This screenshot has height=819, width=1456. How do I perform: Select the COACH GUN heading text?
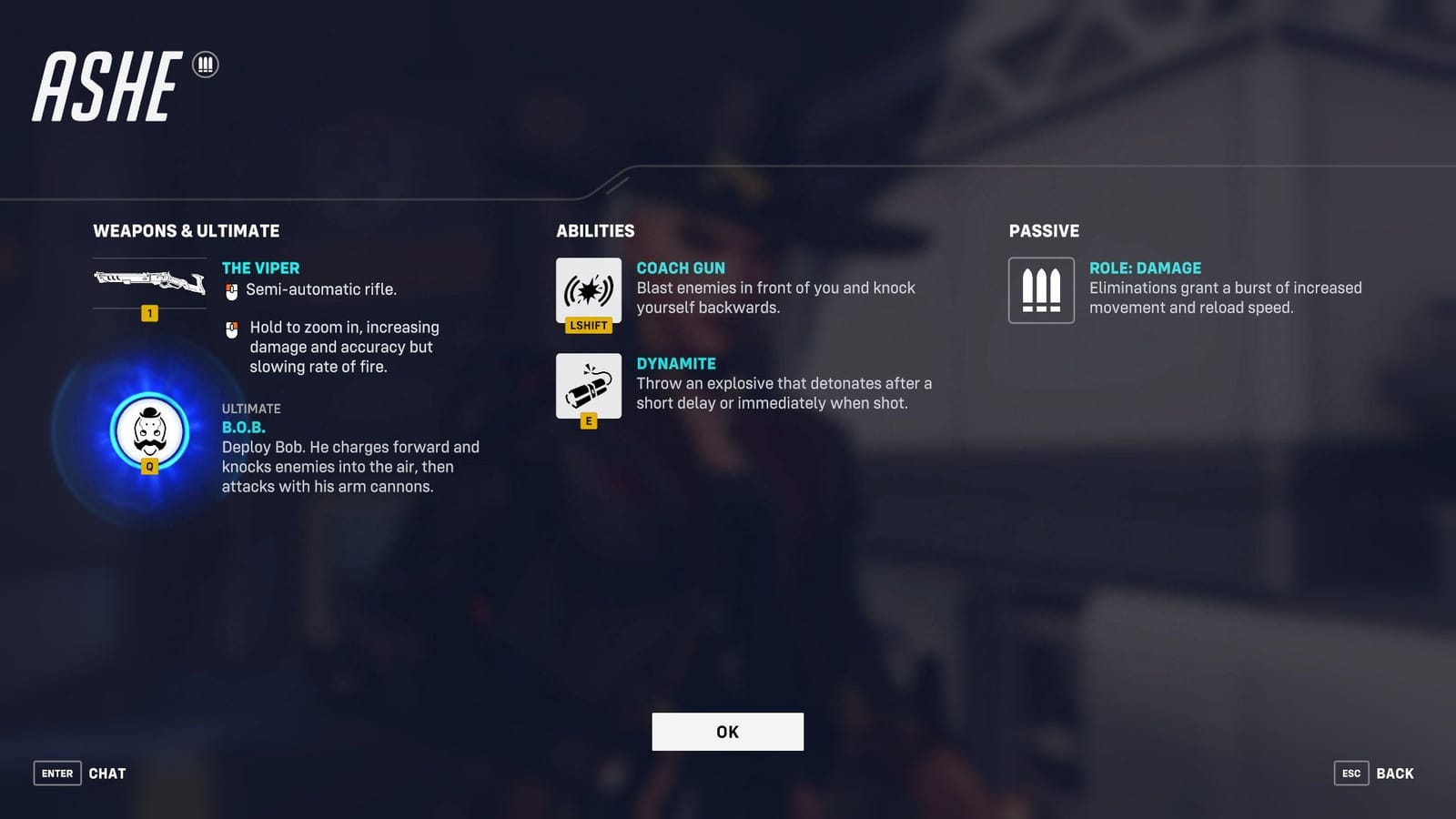(681, 268)
